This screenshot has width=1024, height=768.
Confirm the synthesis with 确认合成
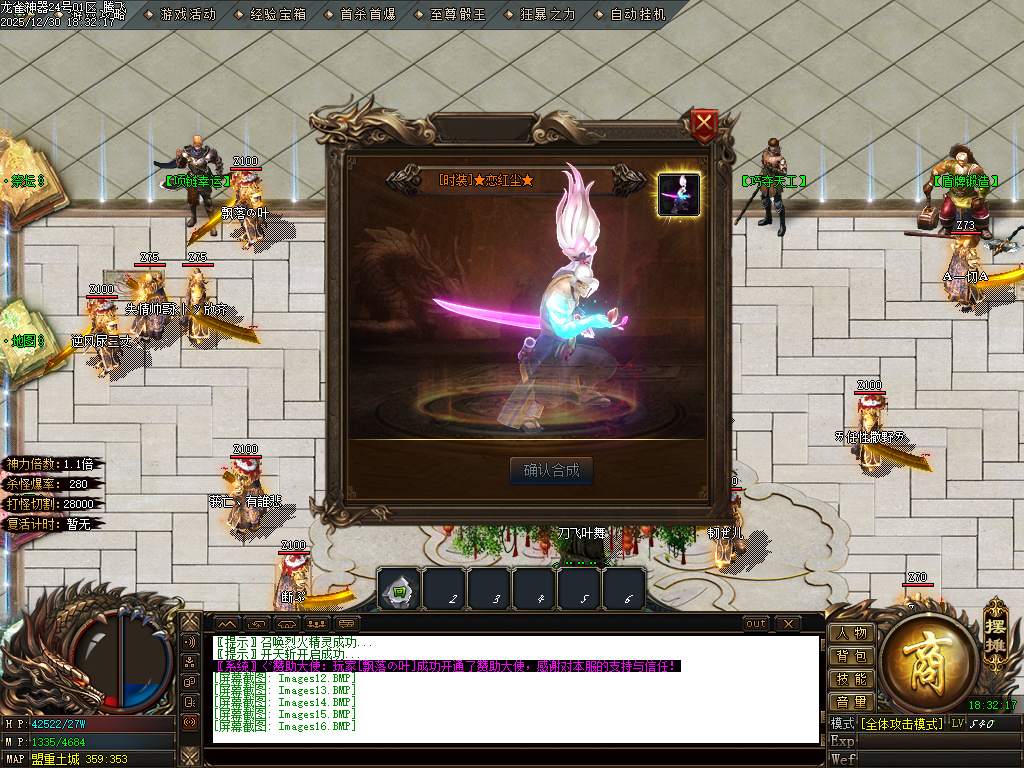(x=551, y=470)
